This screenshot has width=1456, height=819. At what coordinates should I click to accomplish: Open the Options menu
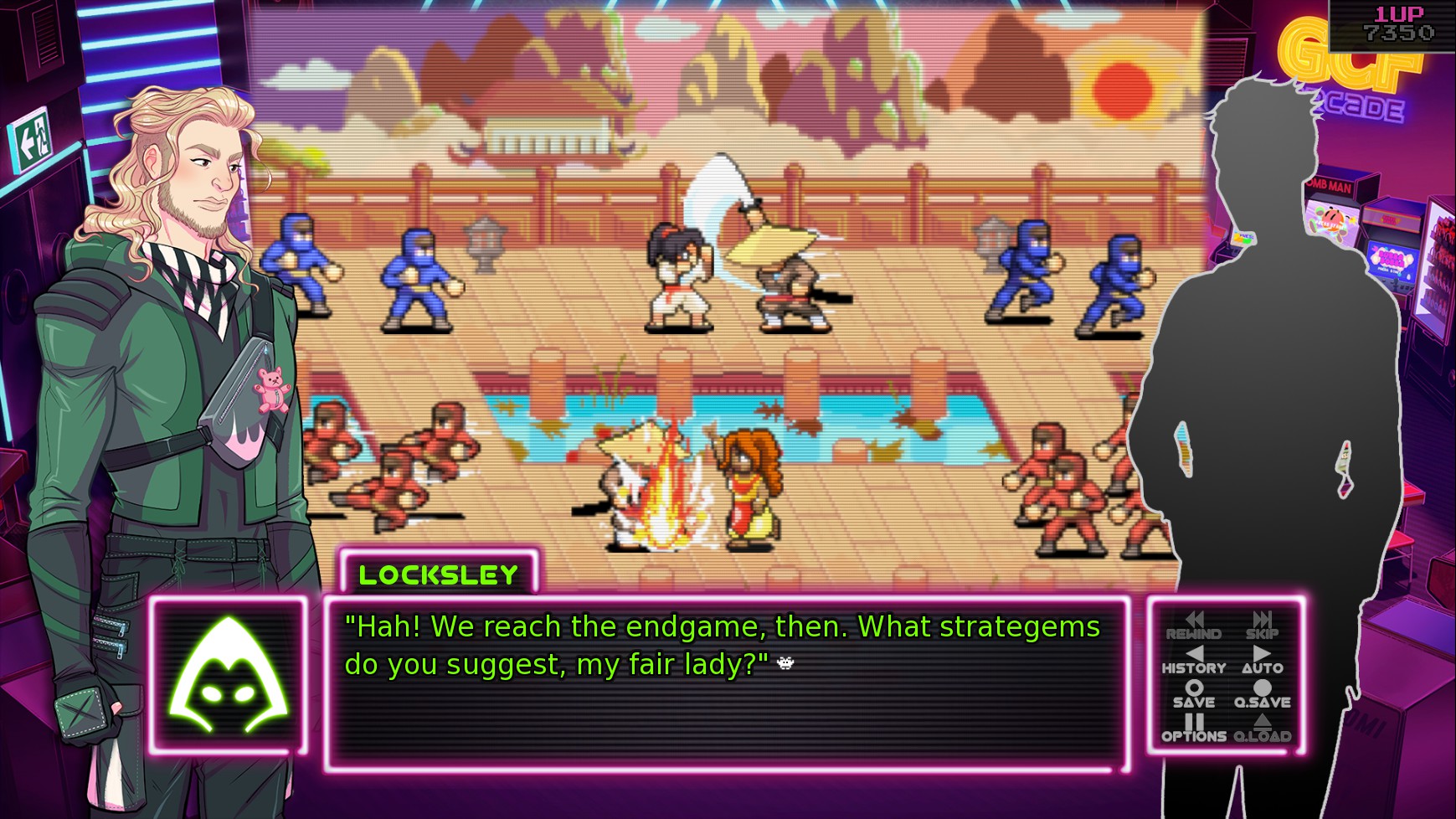tap(1193, 729)
